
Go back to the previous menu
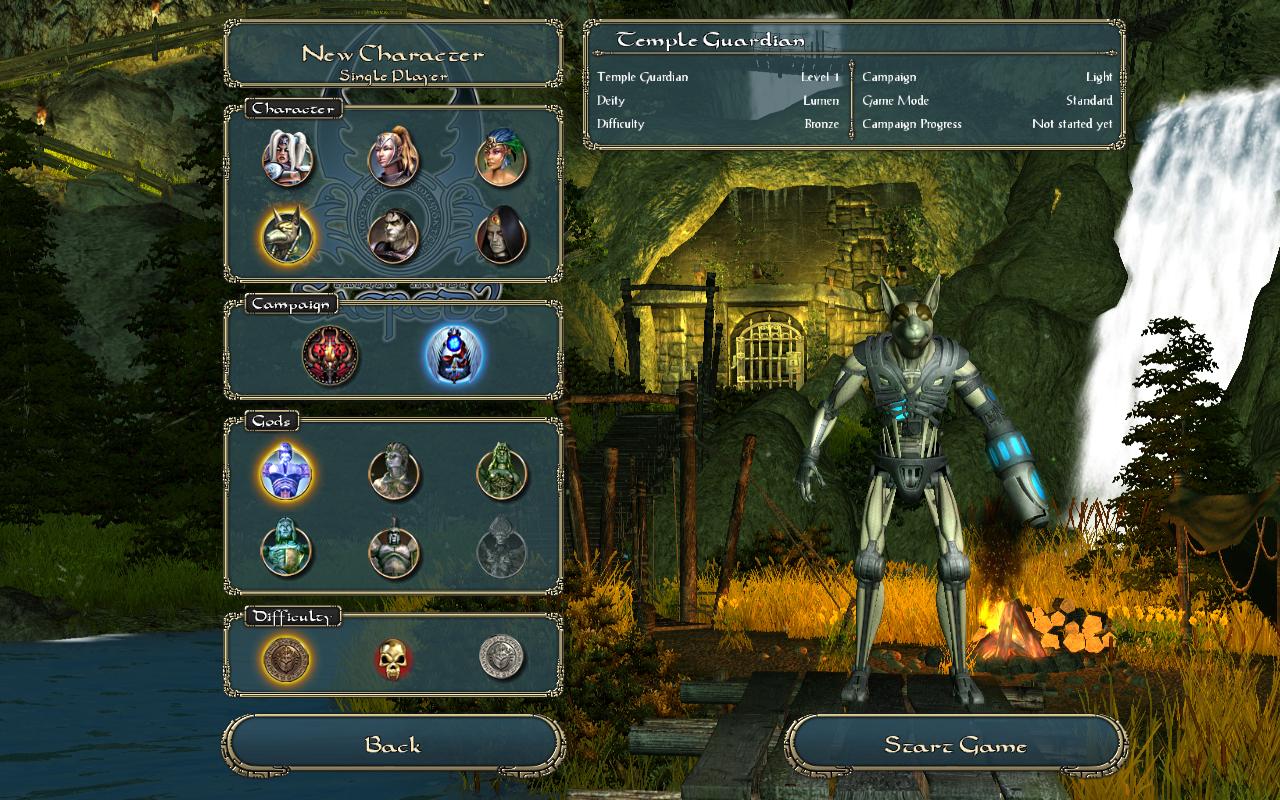coord(393,746)
